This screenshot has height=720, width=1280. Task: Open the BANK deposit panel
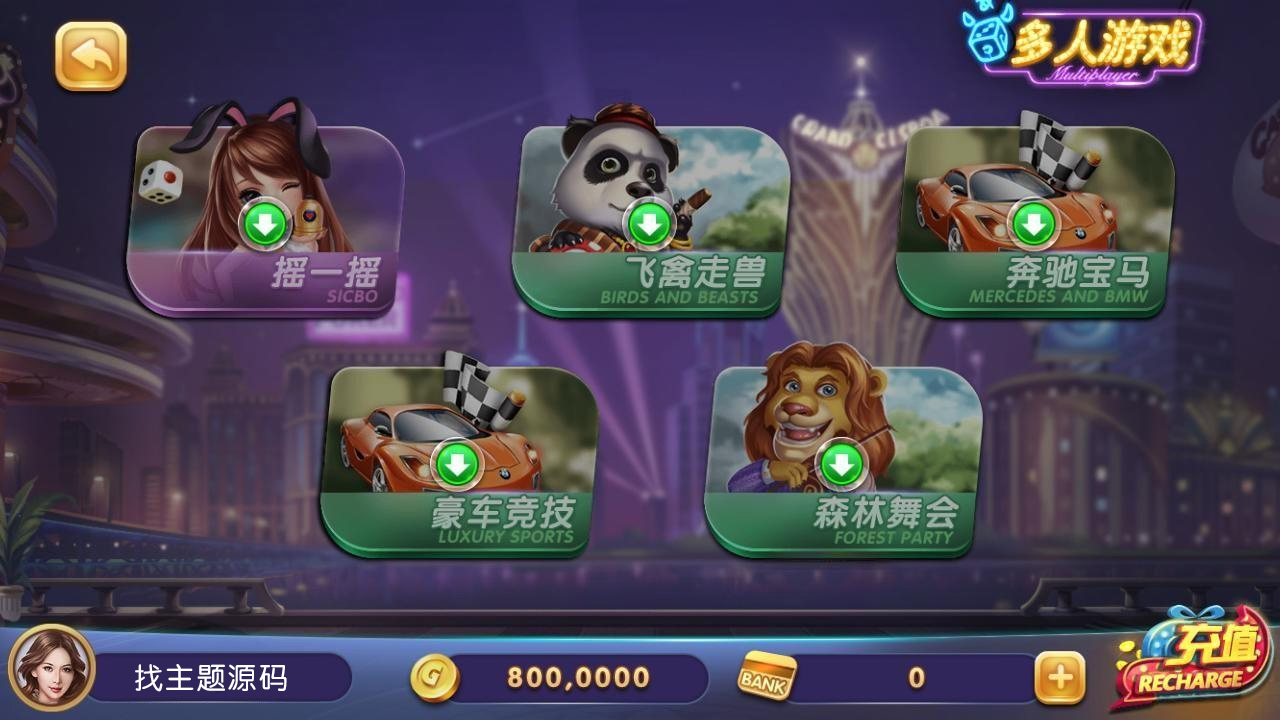tap(764, 677)
